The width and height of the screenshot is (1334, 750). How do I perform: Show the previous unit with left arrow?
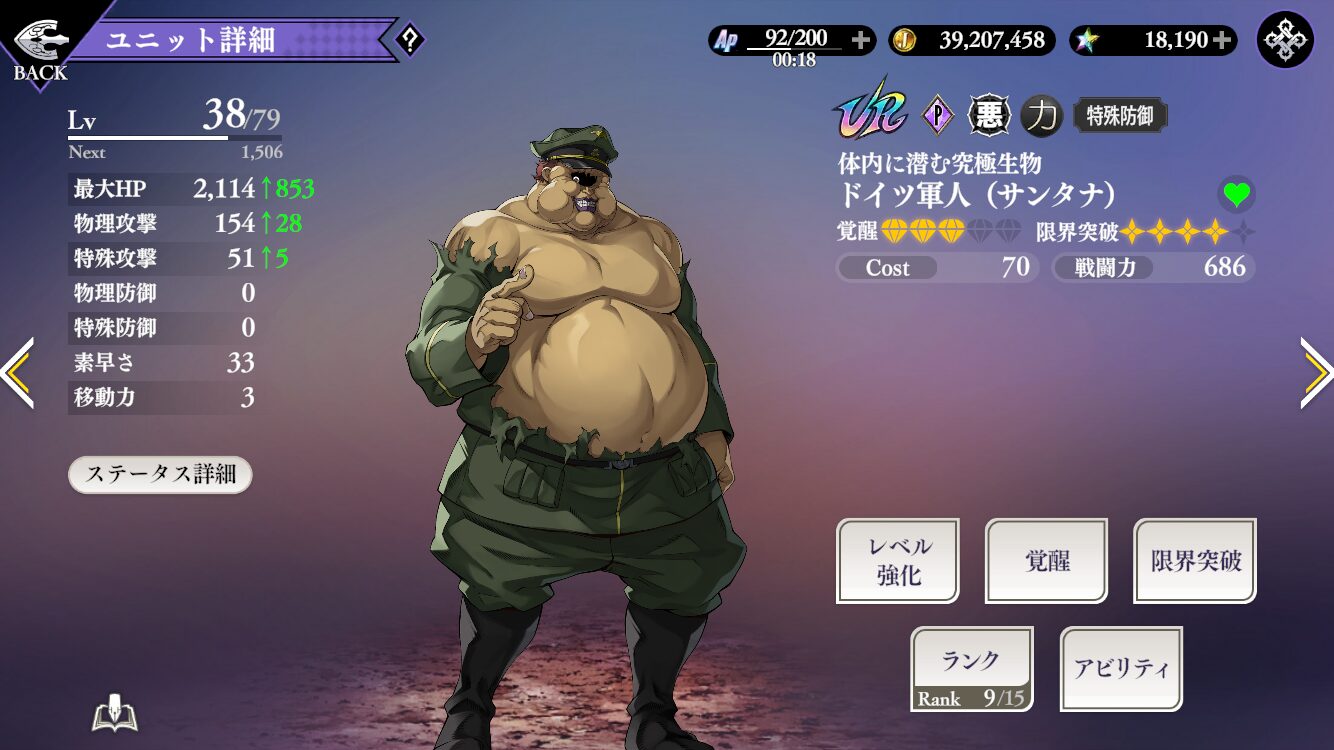(x=18, y=373)
